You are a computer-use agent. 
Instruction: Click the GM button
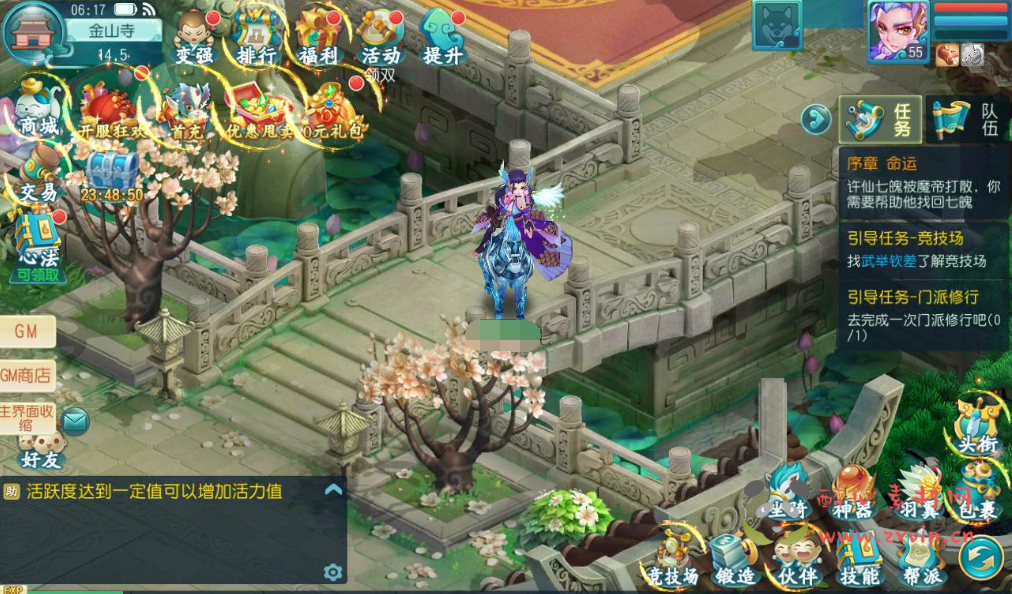(27, 332)
